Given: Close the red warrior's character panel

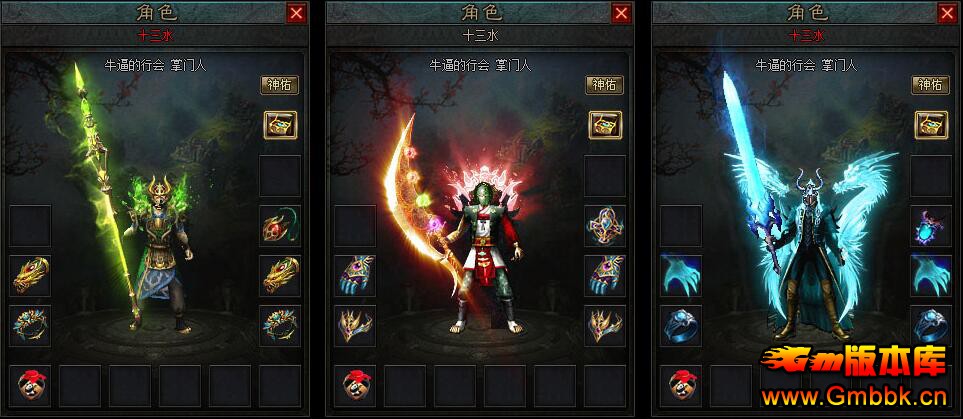Looking at the screenshot, I should [621, 13].
